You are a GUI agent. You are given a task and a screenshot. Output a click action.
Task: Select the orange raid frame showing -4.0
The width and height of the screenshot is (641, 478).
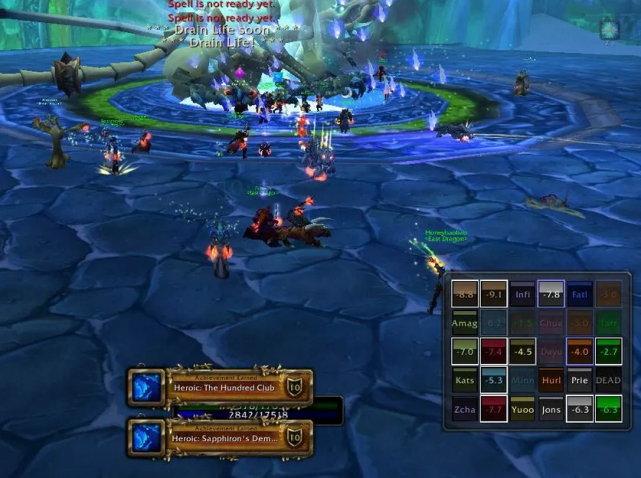580,352
